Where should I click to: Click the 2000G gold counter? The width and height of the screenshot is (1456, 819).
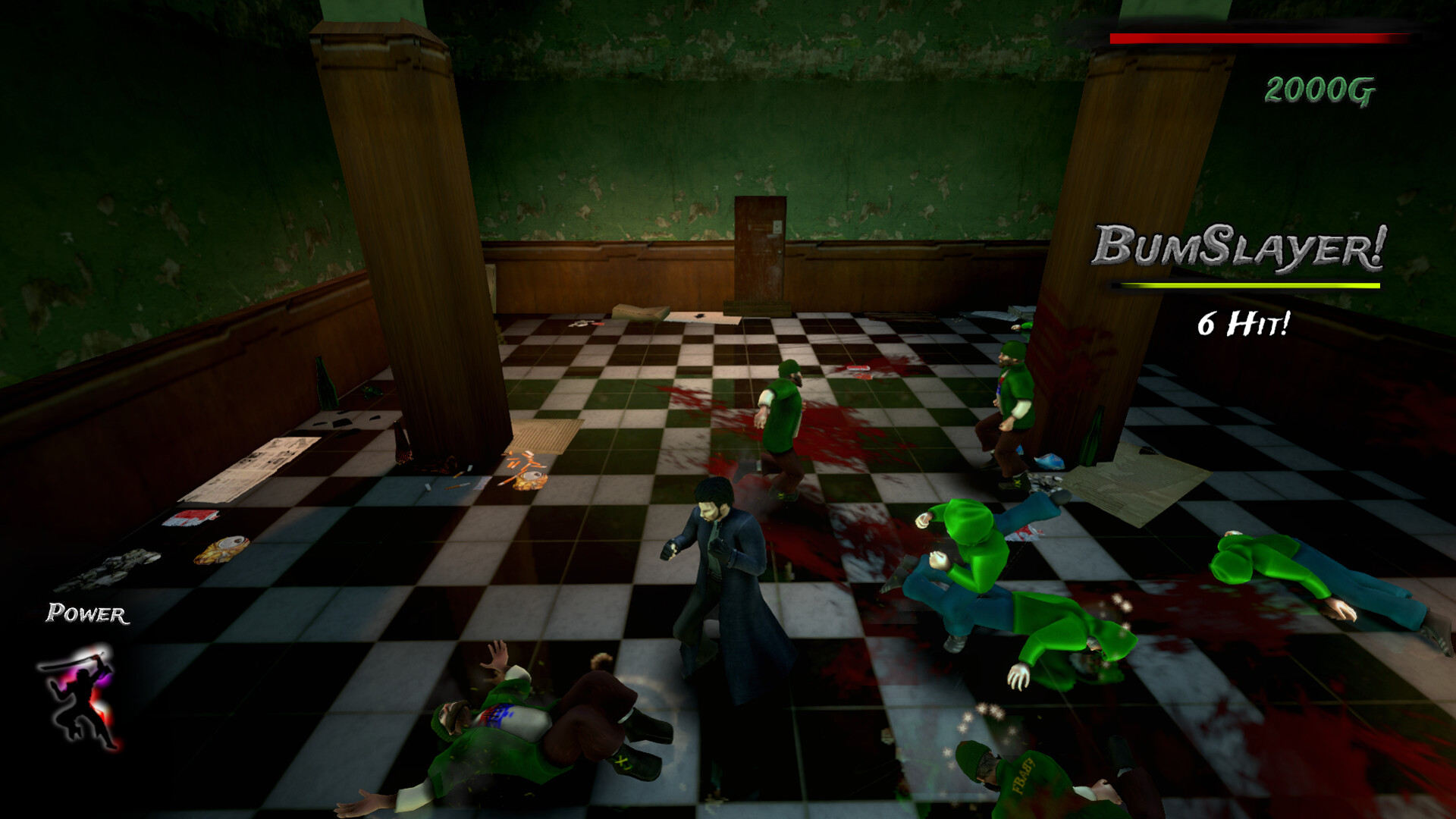1319,89
